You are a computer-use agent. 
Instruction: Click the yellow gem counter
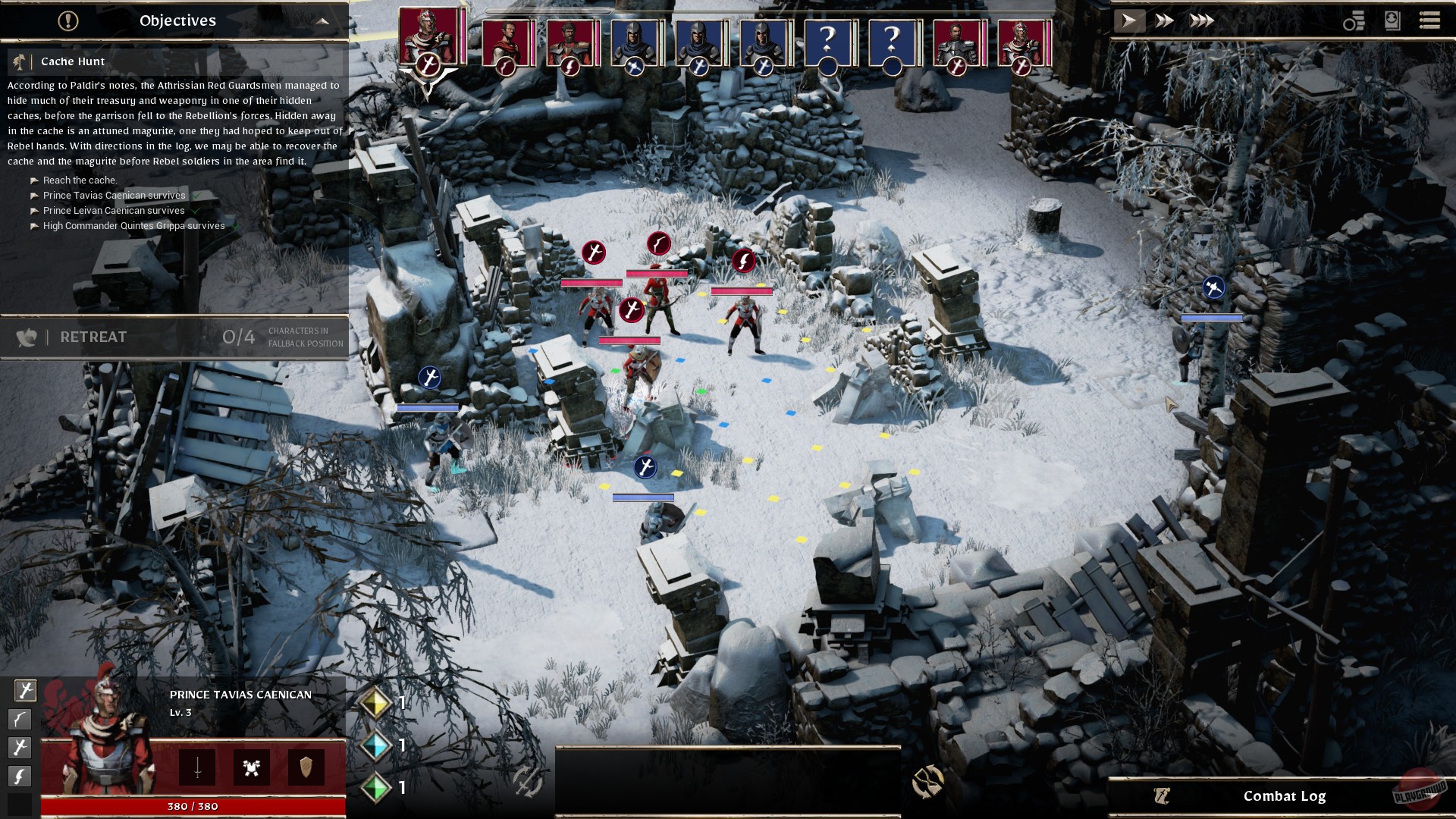point(377,703)
